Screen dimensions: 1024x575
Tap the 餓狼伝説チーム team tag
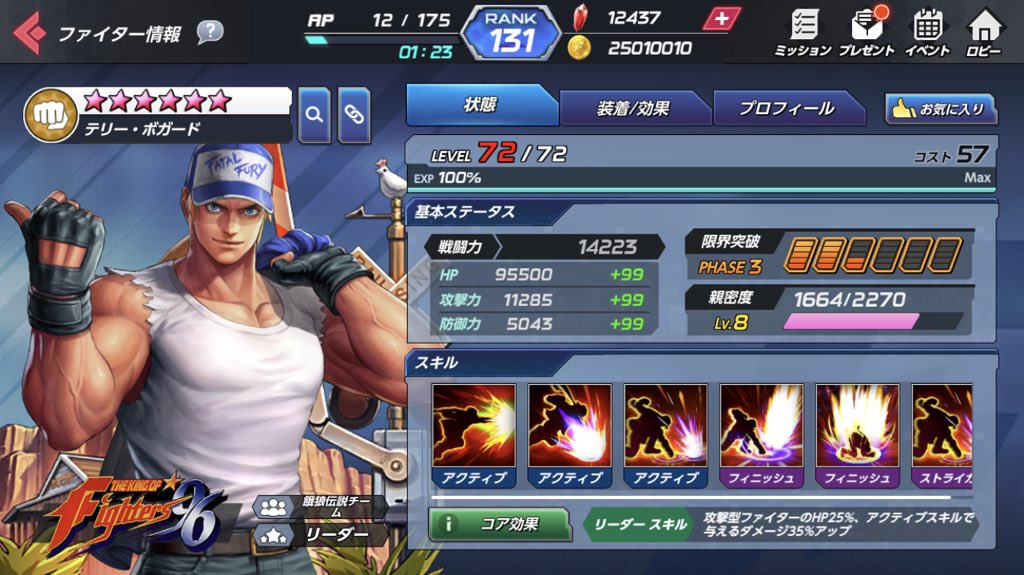[x=320, y=506]
